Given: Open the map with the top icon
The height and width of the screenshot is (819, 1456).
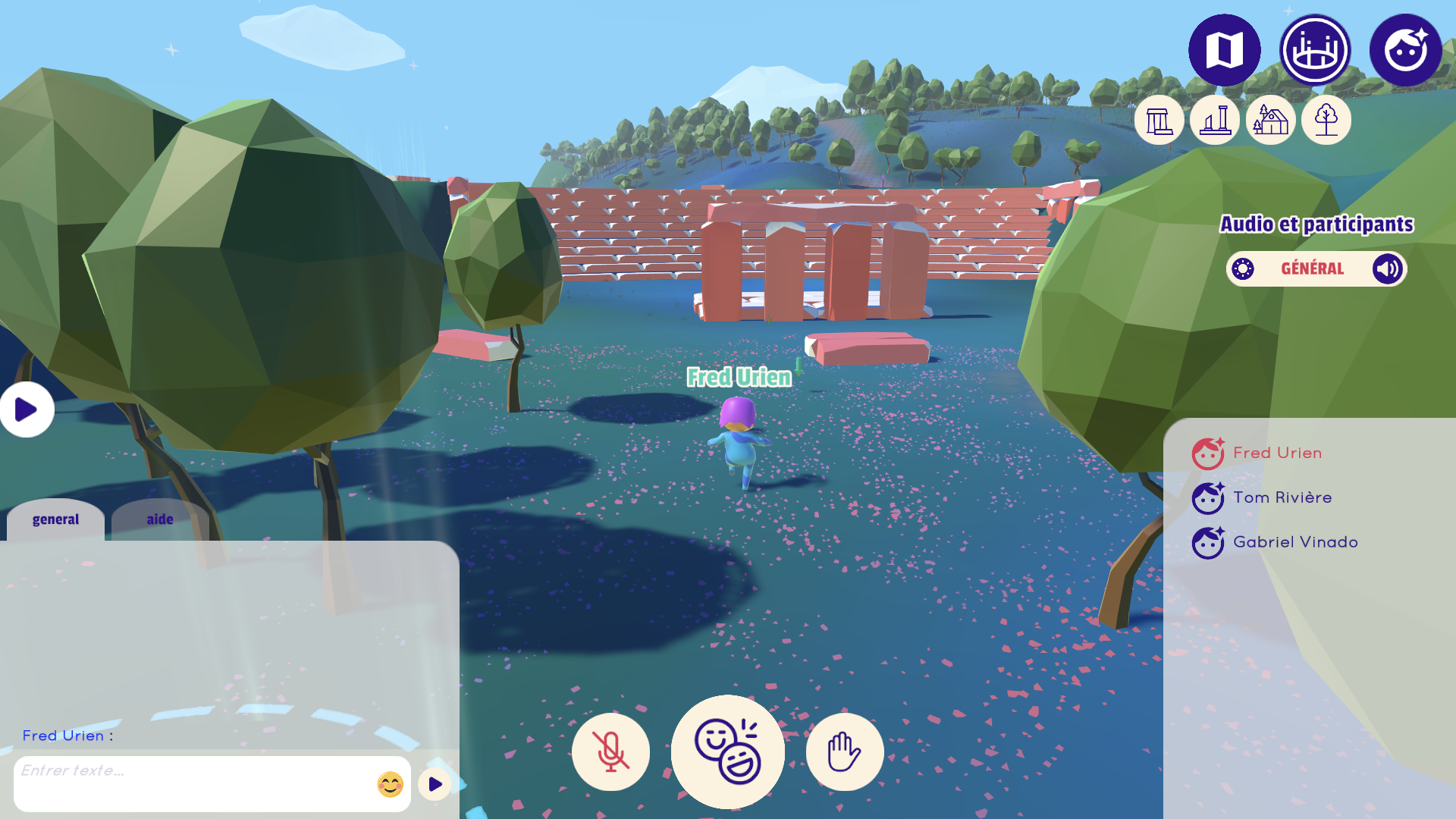Looking at the screenshot, I should 1224,50.
